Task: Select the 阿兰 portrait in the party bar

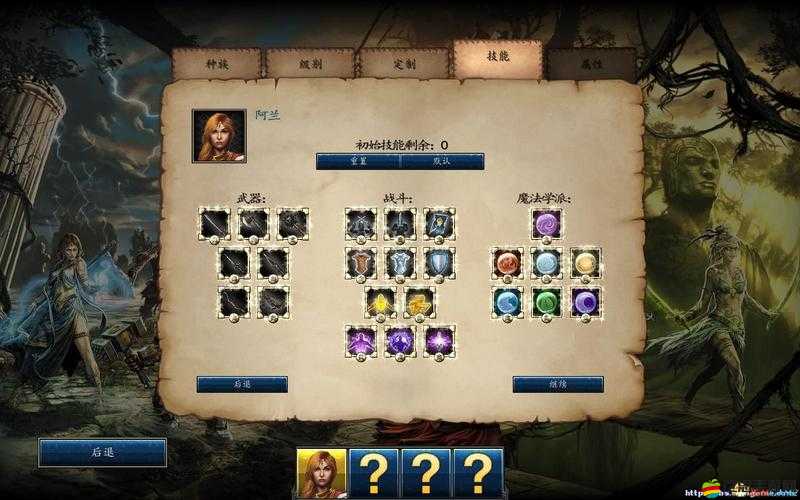Action: point(321,473)
